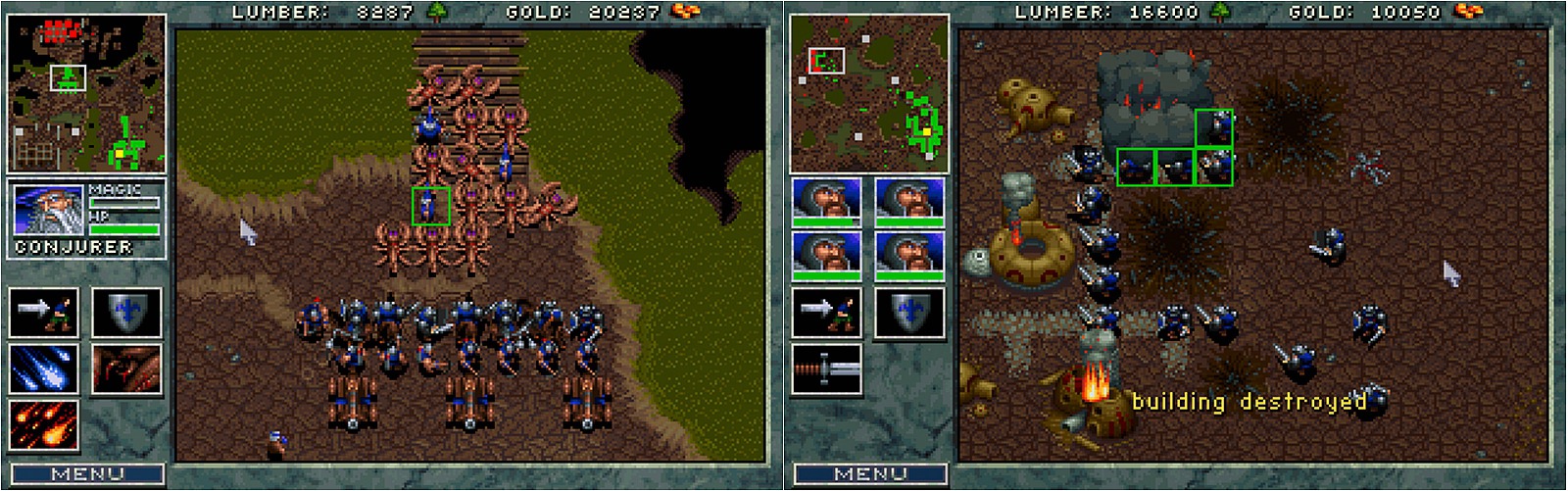The height and width of the screenshot is (491, 1568).
Task: Issue the Conjurer's move command
Action: 43,313
